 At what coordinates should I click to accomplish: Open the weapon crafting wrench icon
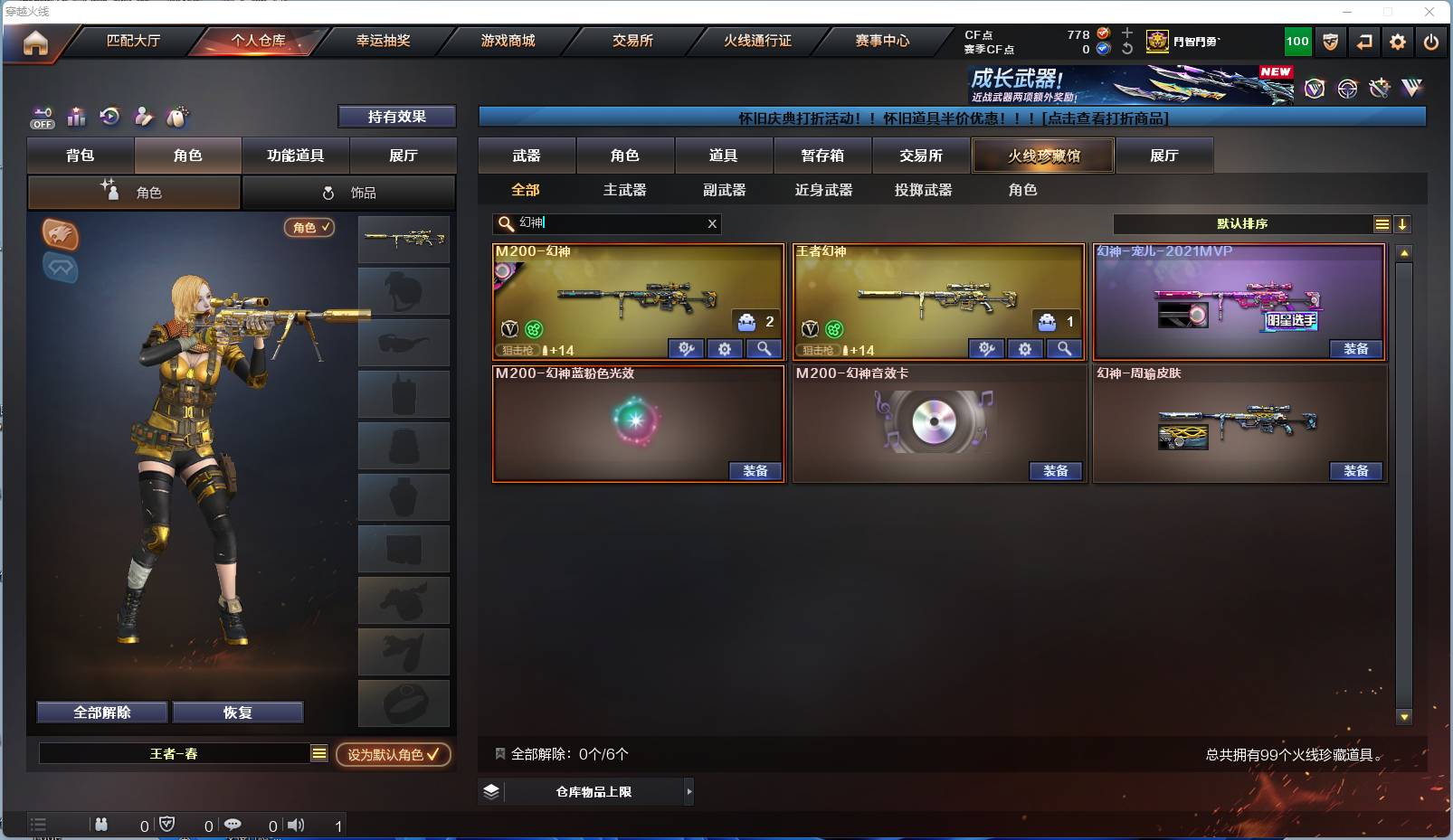[1379, 89]
